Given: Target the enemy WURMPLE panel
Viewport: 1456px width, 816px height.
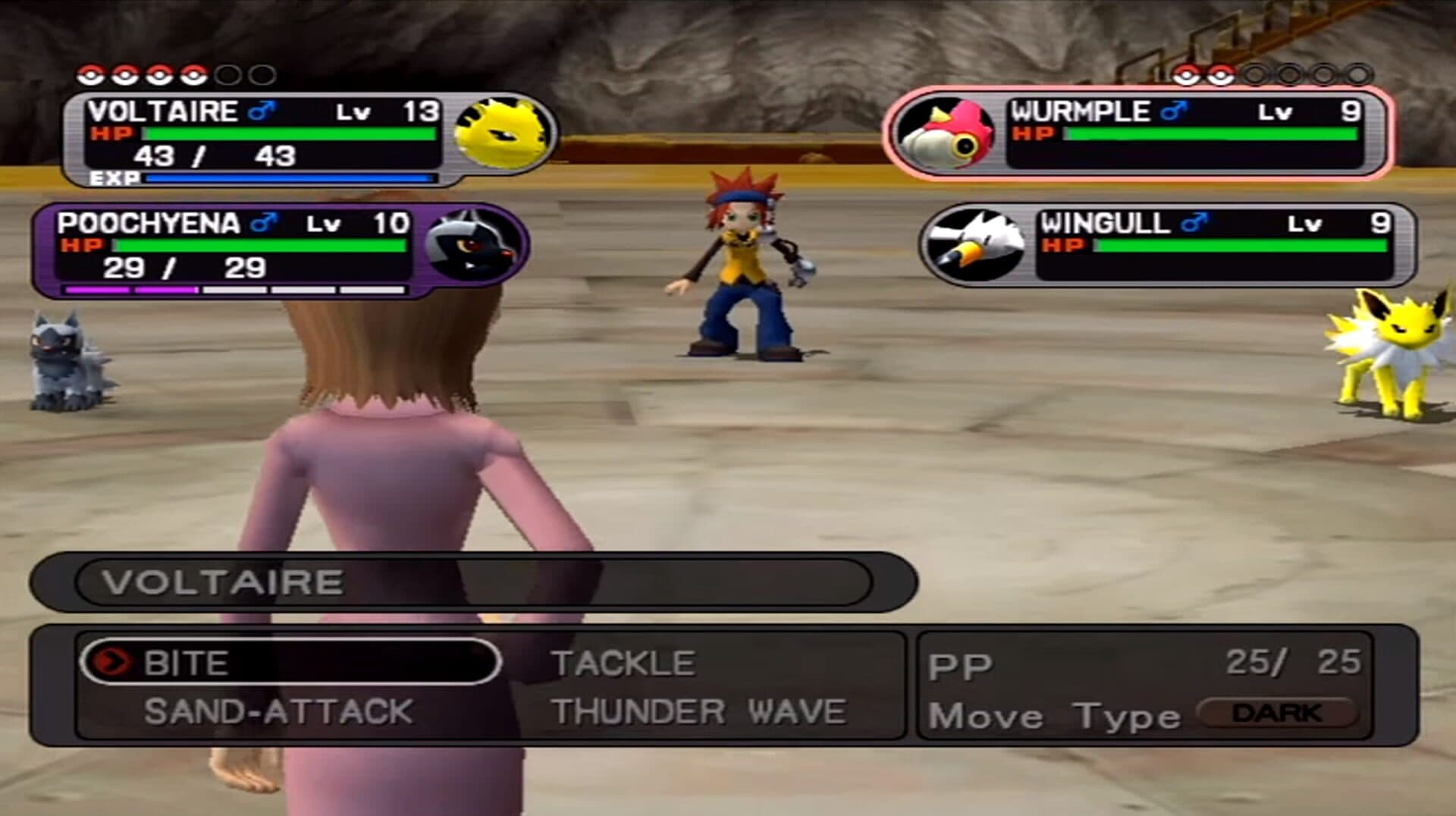Looking at the screenshot, I should (x=1137, y=134).
